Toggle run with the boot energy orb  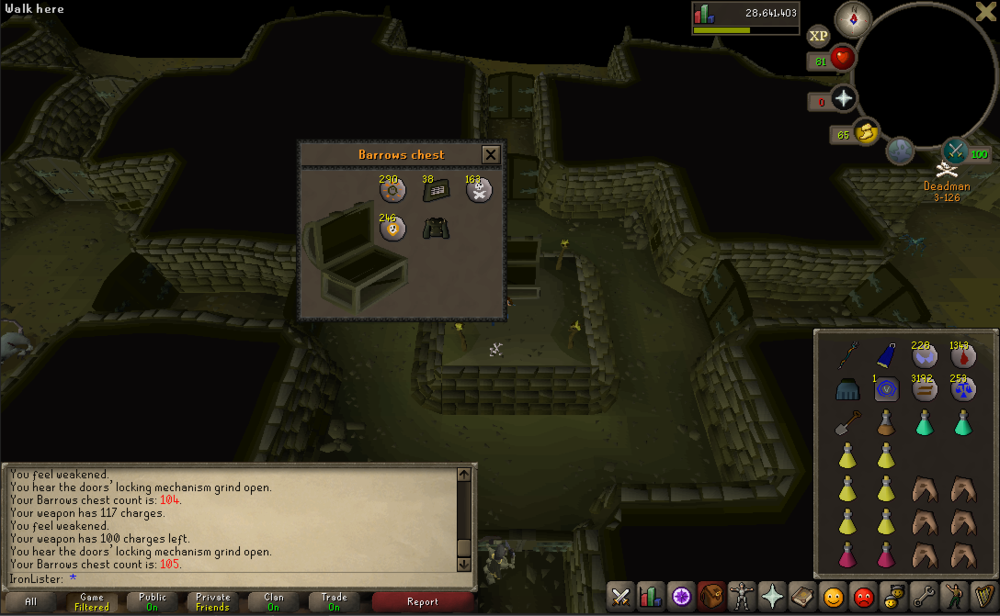pos(866,132)
